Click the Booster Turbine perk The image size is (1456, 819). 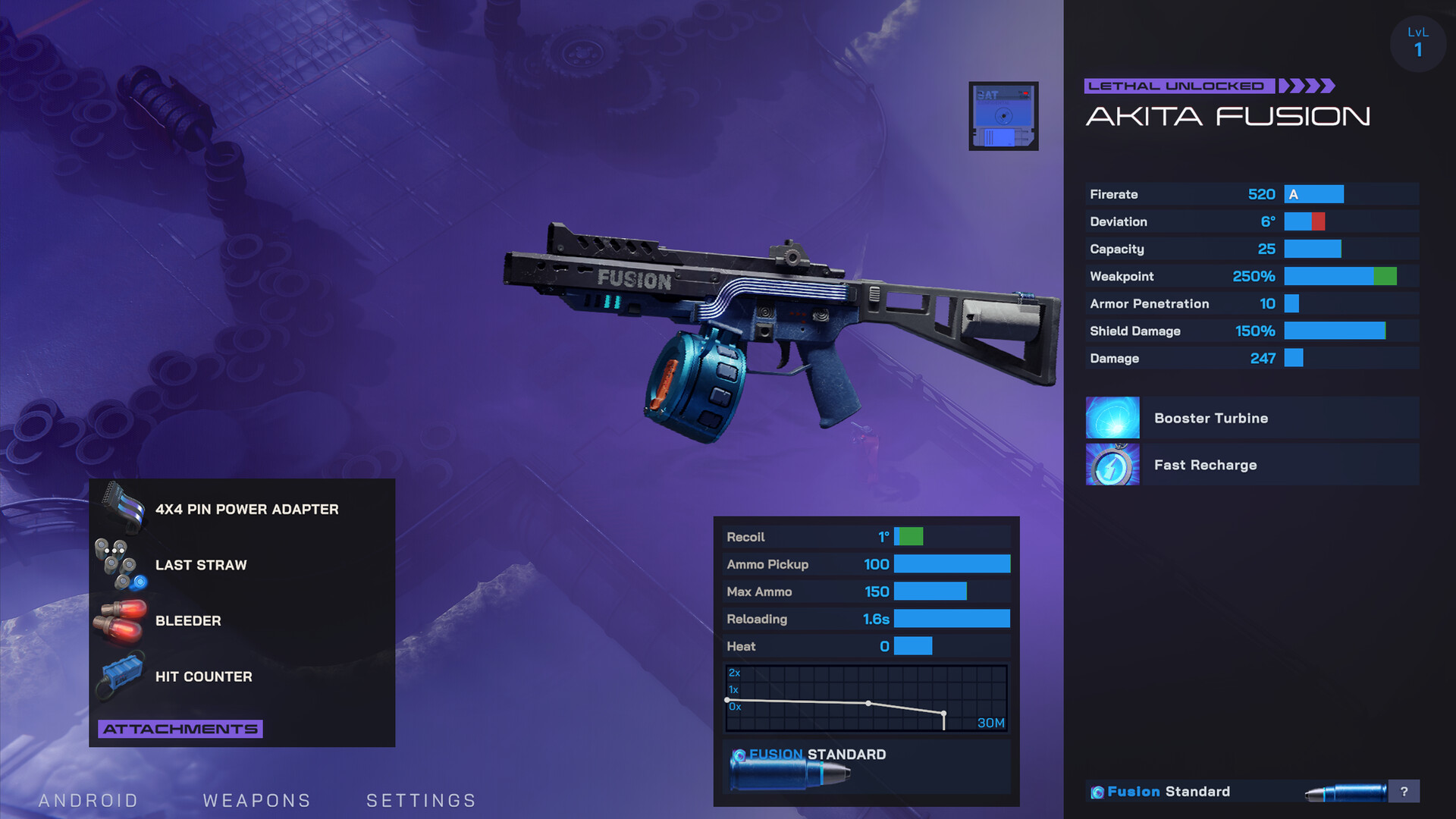coord(1251,418)
